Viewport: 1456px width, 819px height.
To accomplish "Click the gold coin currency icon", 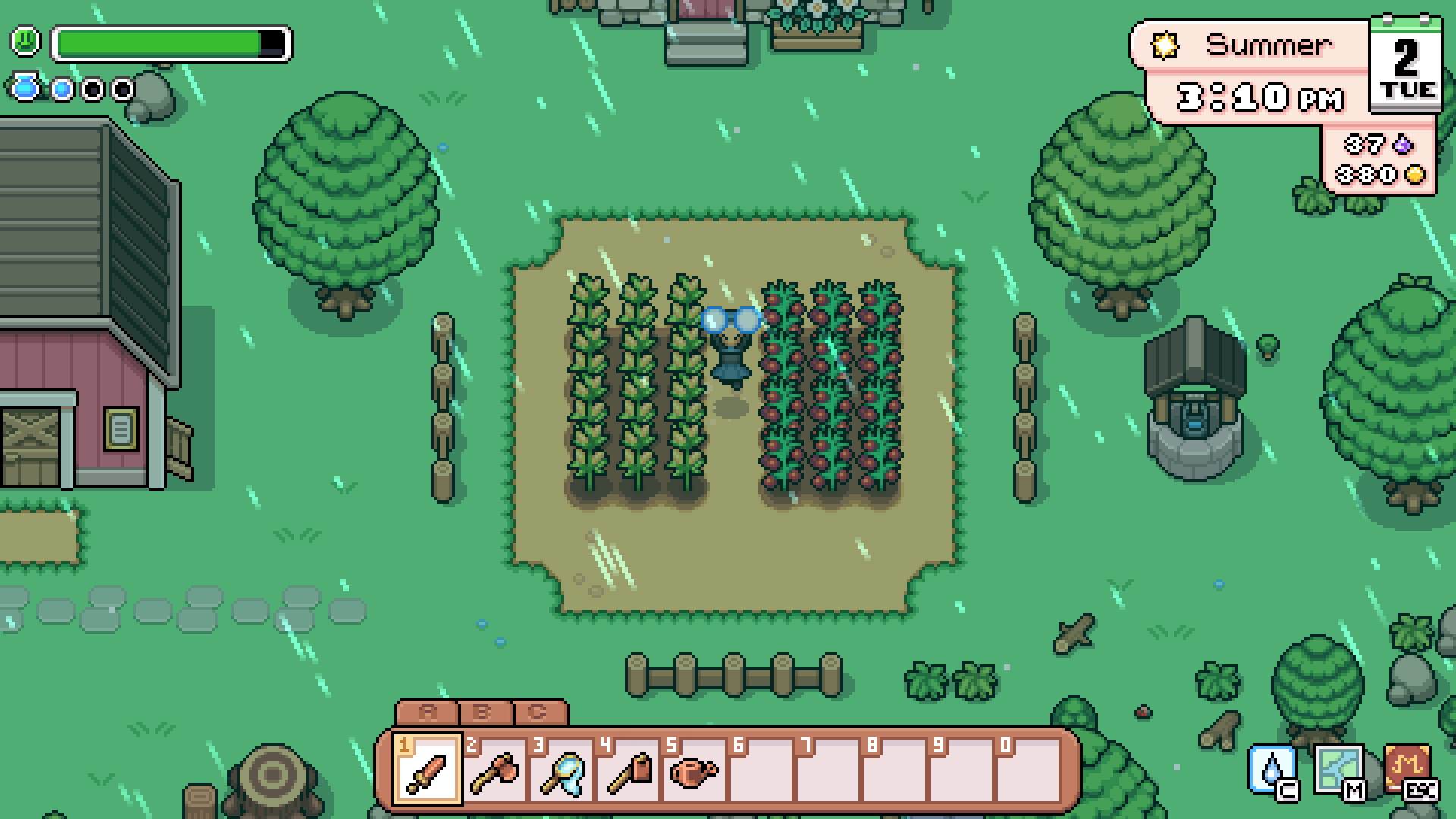I will click(1417, 173).
